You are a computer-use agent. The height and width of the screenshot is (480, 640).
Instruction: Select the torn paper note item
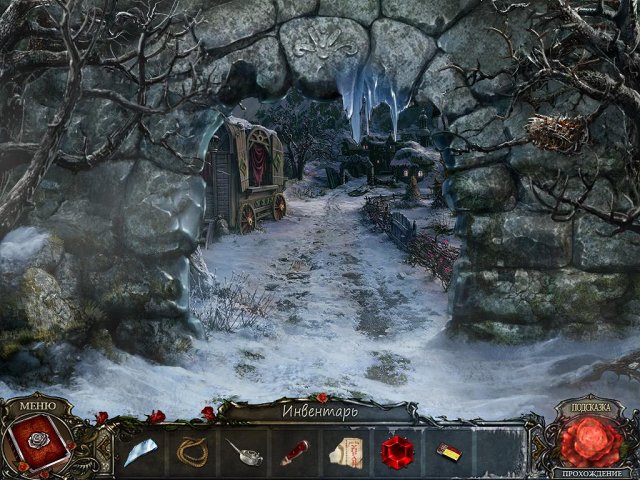(x=346, y=452)
